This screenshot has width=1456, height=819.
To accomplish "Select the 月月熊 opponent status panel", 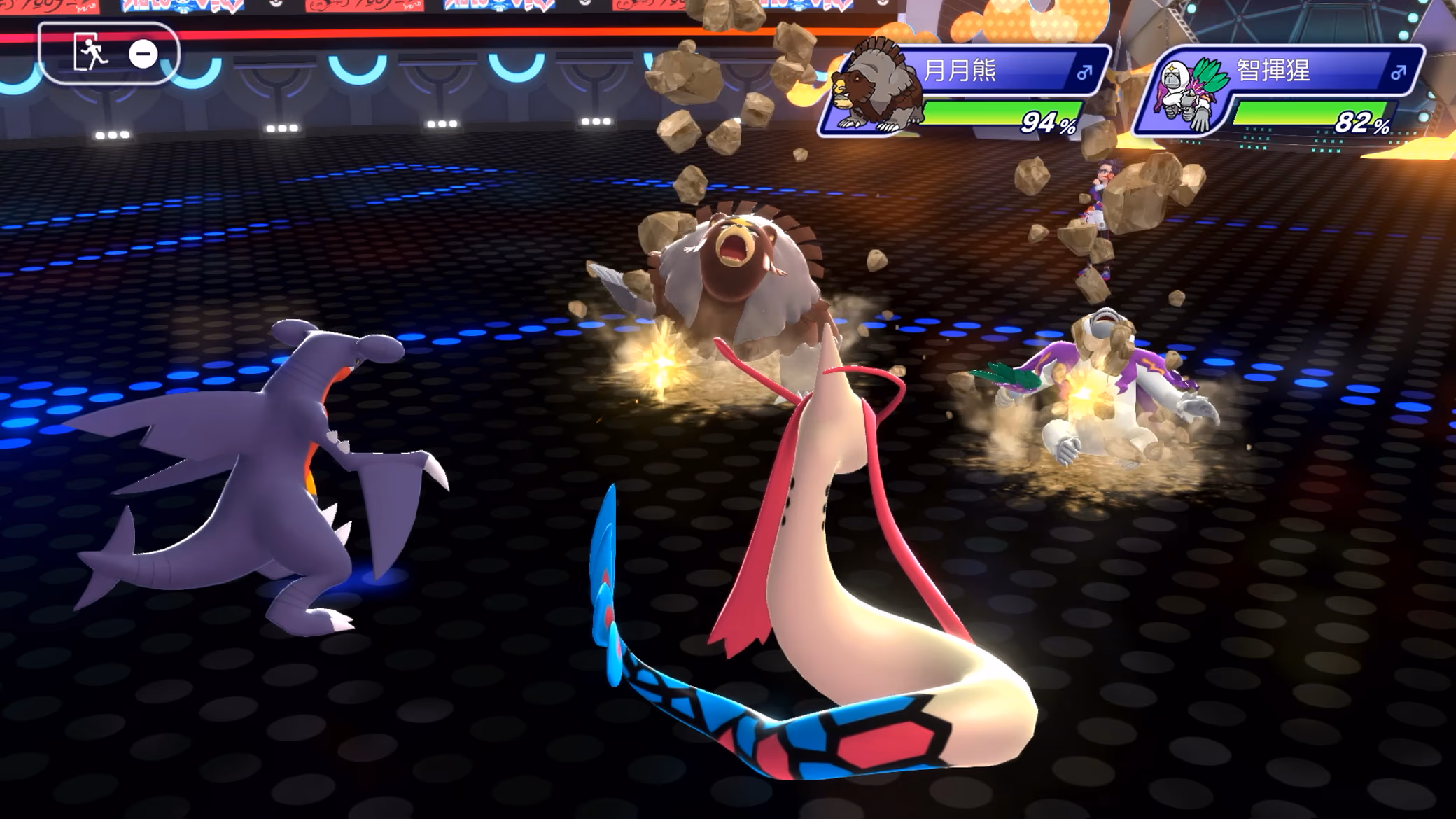I will [966, 90].
